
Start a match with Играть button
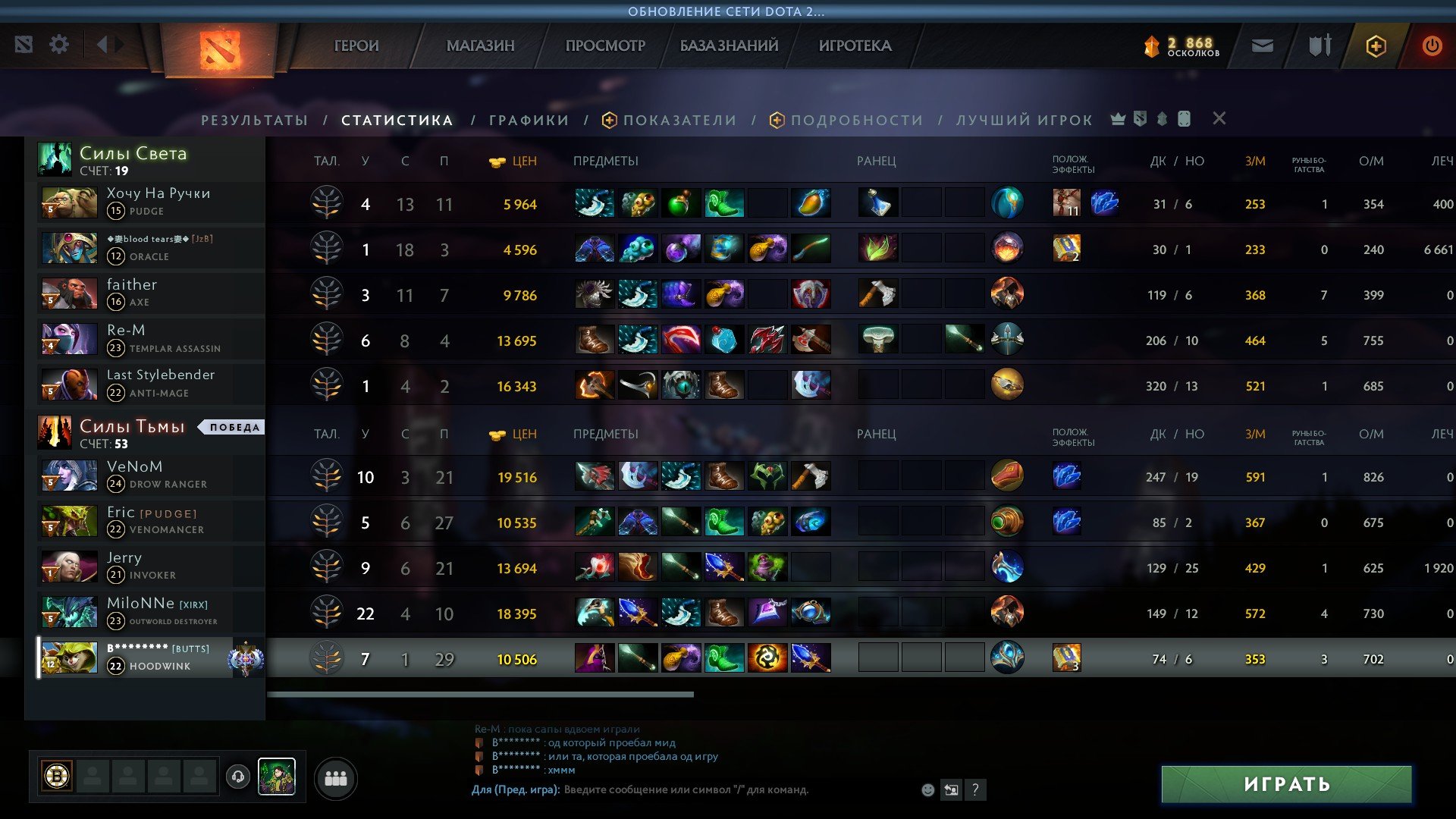1286,784
